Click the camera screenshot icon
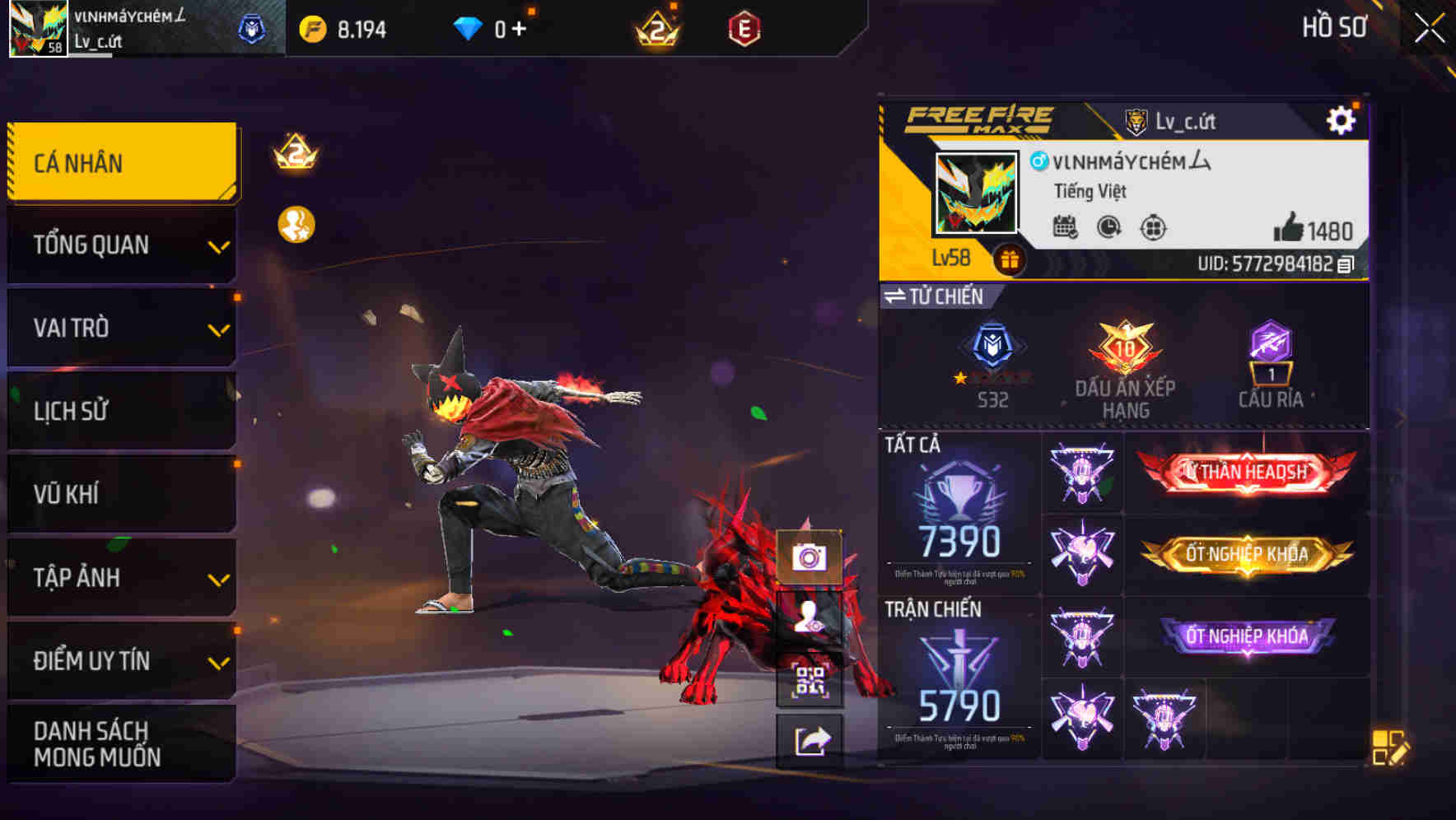Image resolution: width=1456 pixels, height=820 pixels. [810, 558]
